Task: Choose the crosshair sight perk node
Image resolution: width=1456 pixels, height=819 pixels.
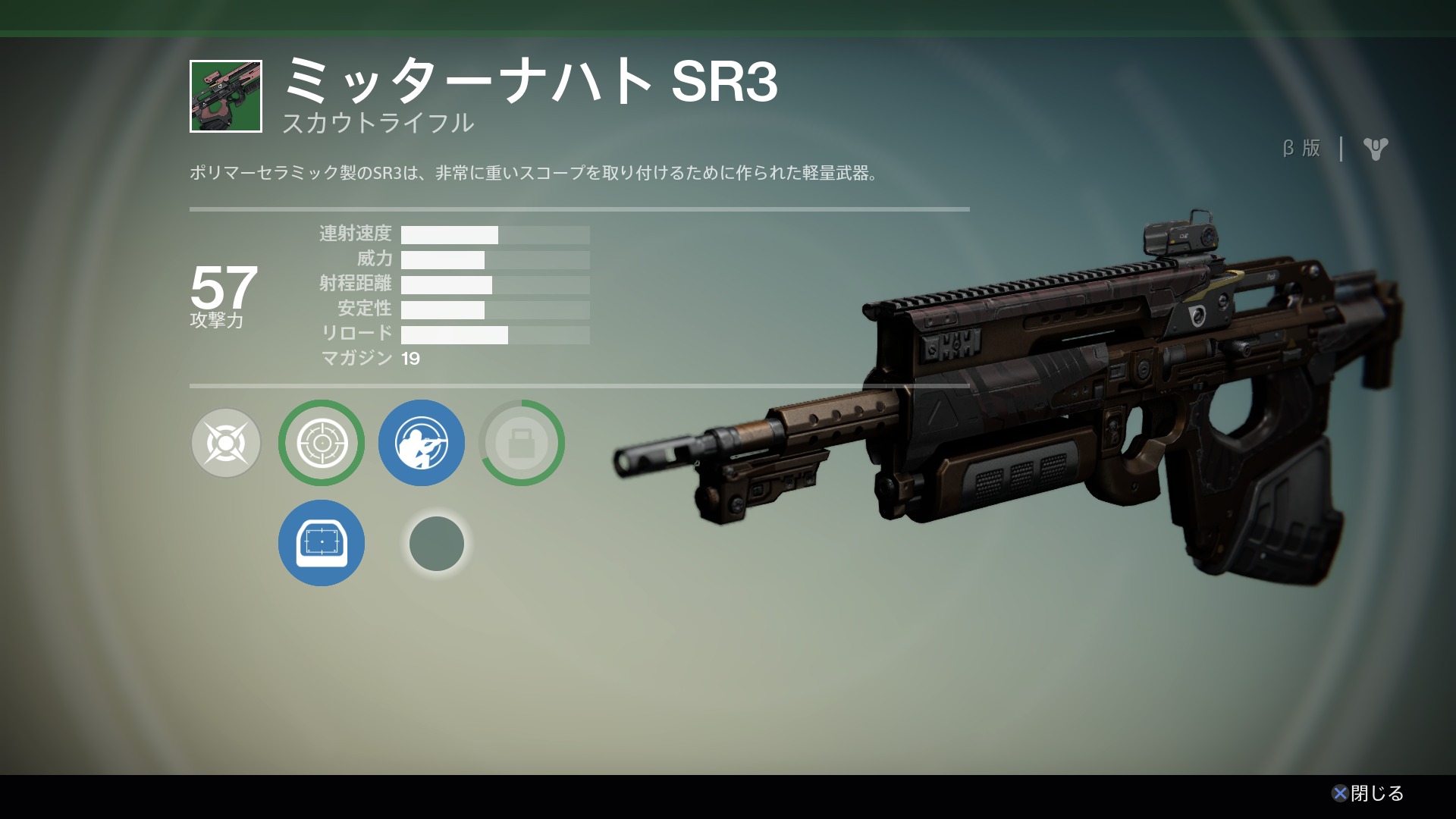Action: [322, 443]
